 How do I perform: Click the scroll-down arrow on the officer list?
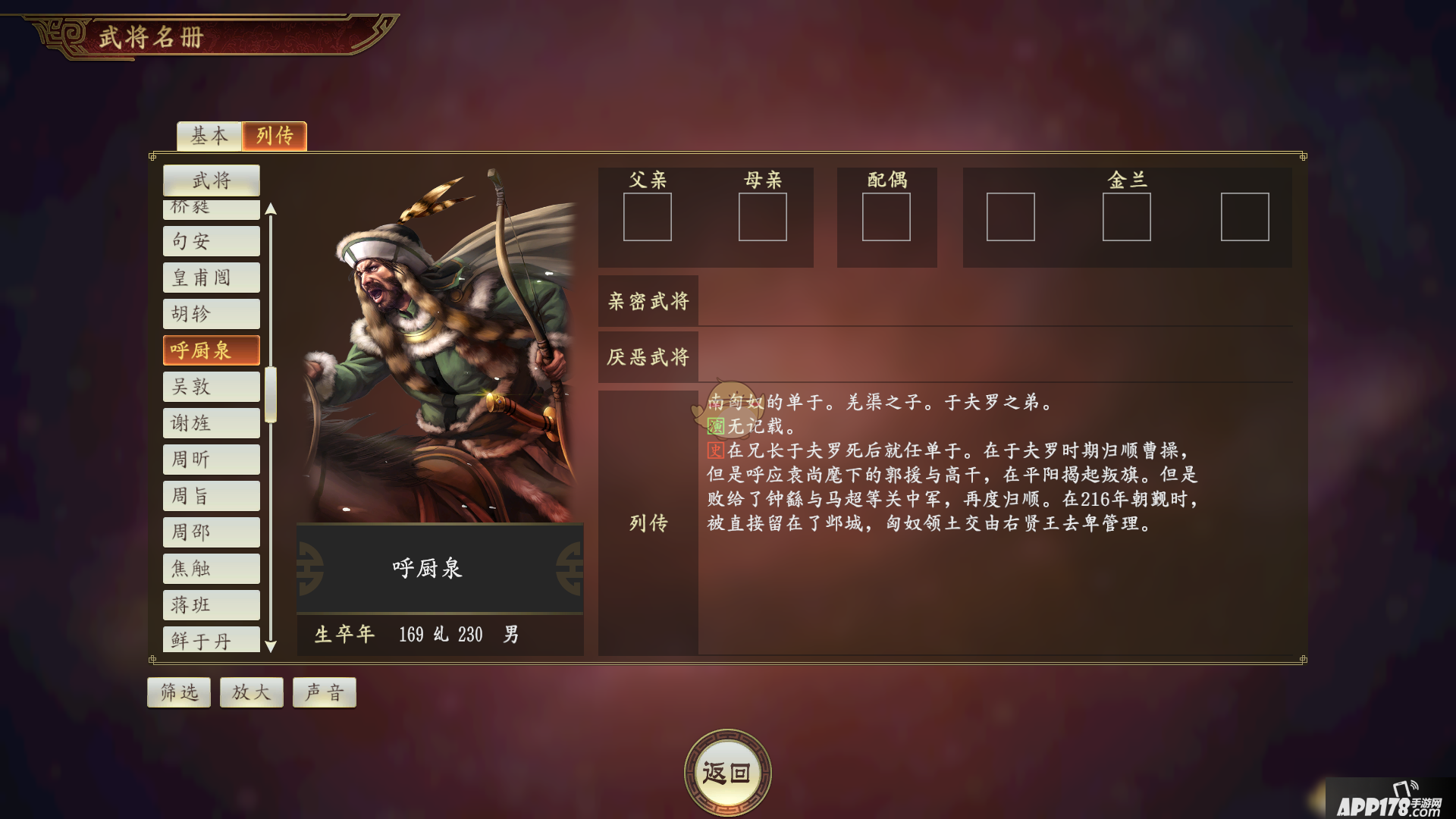[x=272, y=646]
